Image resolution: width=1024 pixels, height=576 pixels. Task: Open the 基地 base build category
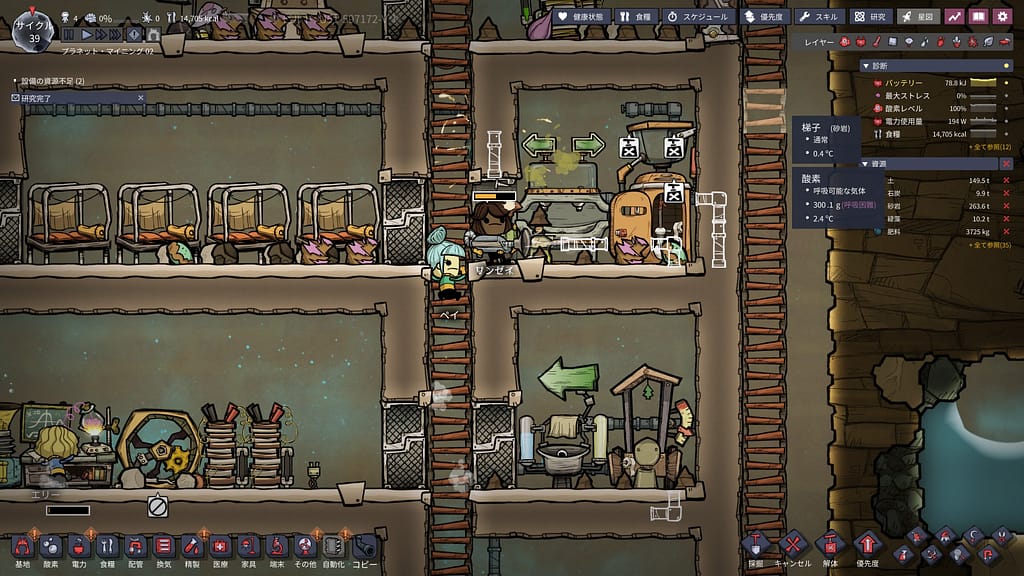coord(22,548)
